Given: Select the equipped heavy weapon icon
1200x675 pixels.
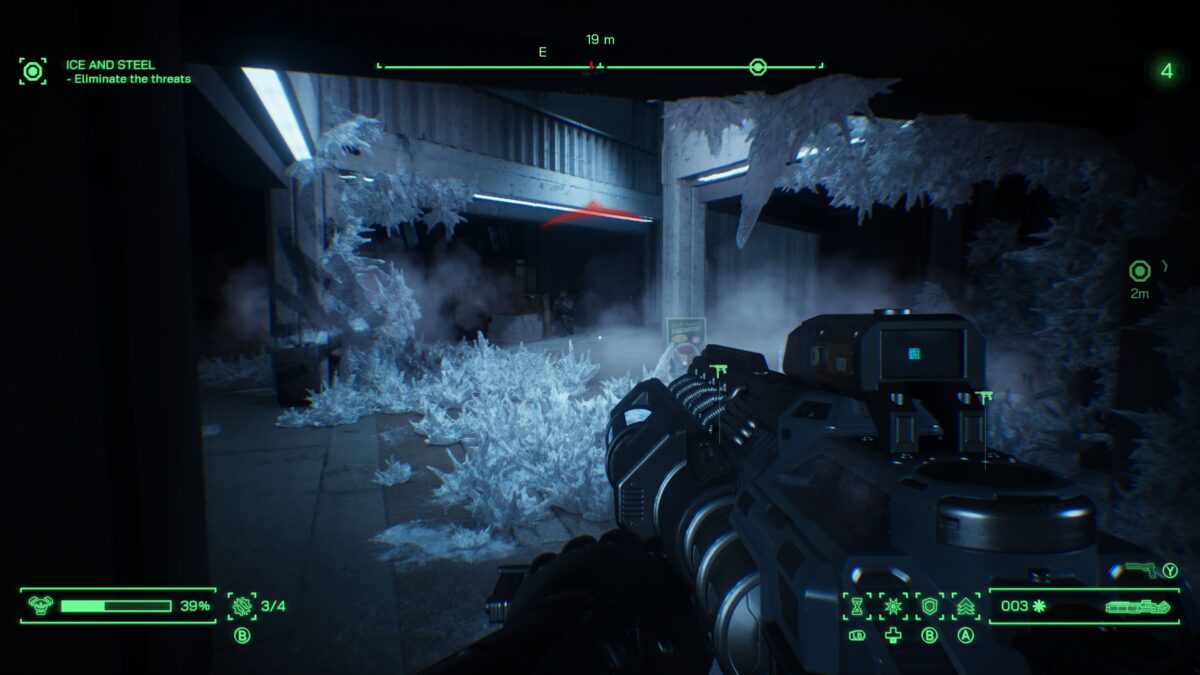Looking at the screenshot, I should [1137, 607].
